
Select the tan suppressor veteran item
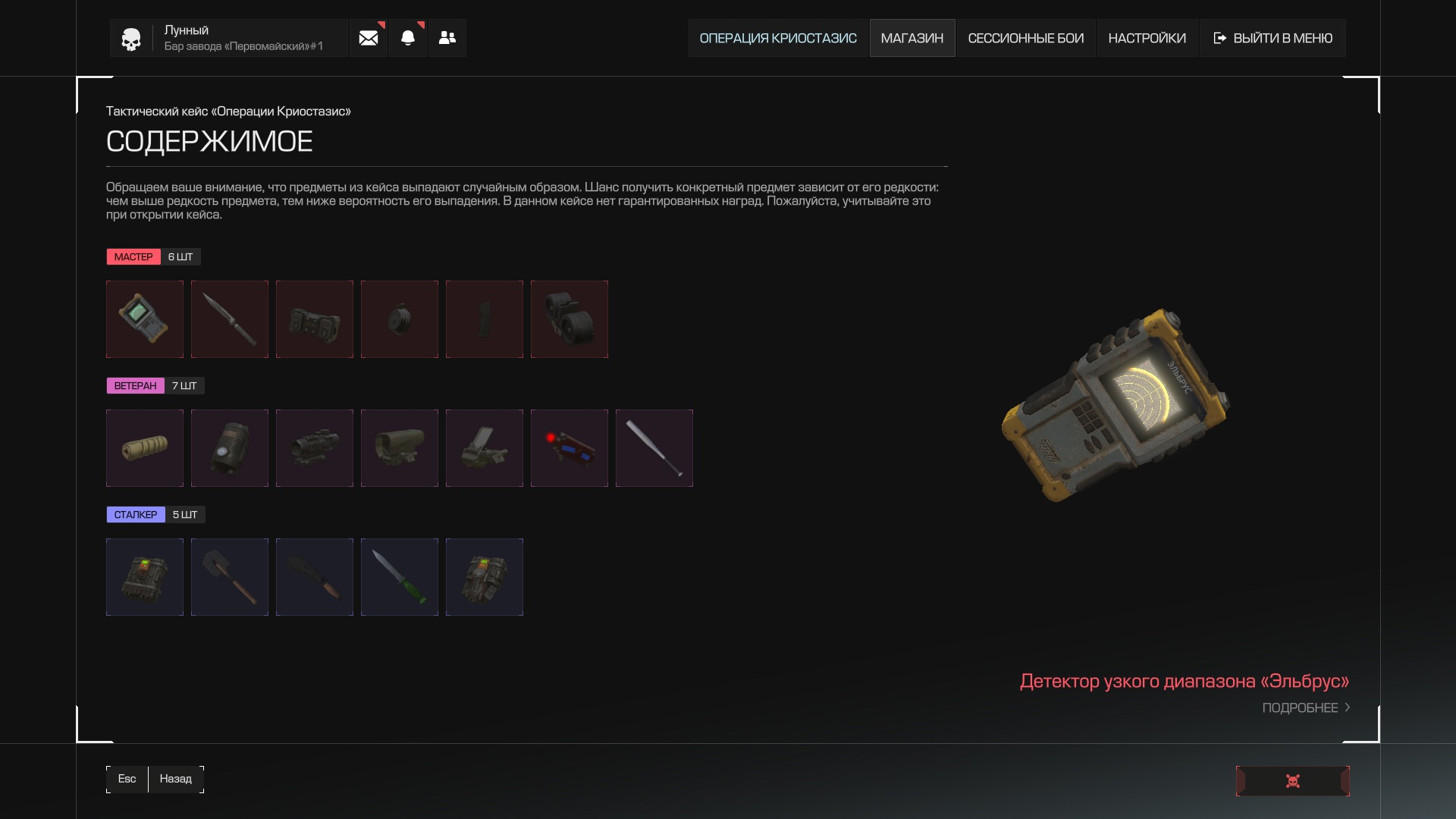coord(145,448)
